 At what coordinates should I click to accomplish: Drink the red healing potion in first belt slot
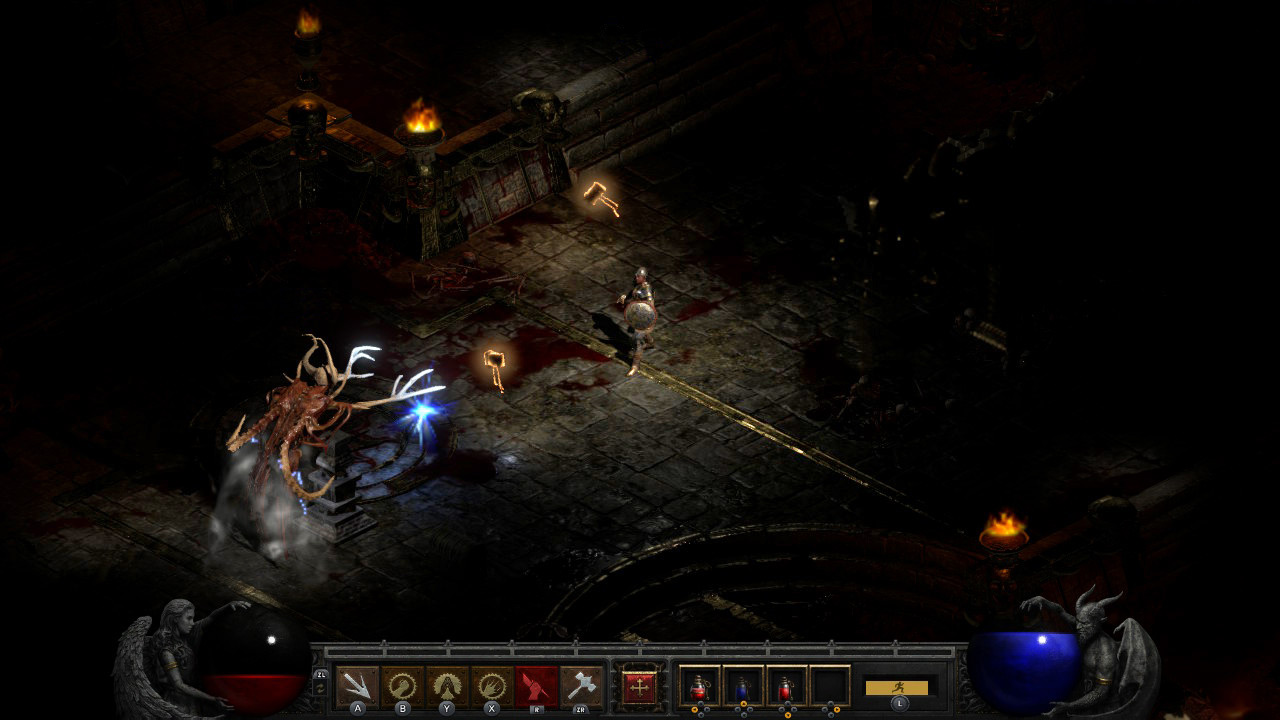700,686
